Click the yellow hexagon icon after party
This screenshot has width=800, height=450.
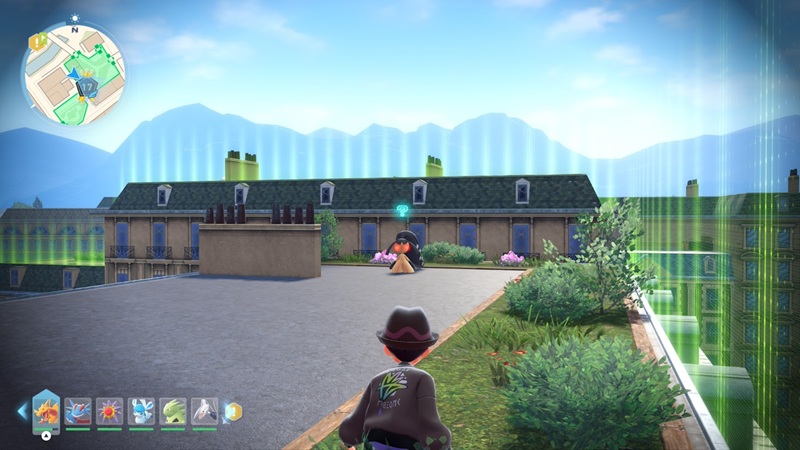pos(234,411)
